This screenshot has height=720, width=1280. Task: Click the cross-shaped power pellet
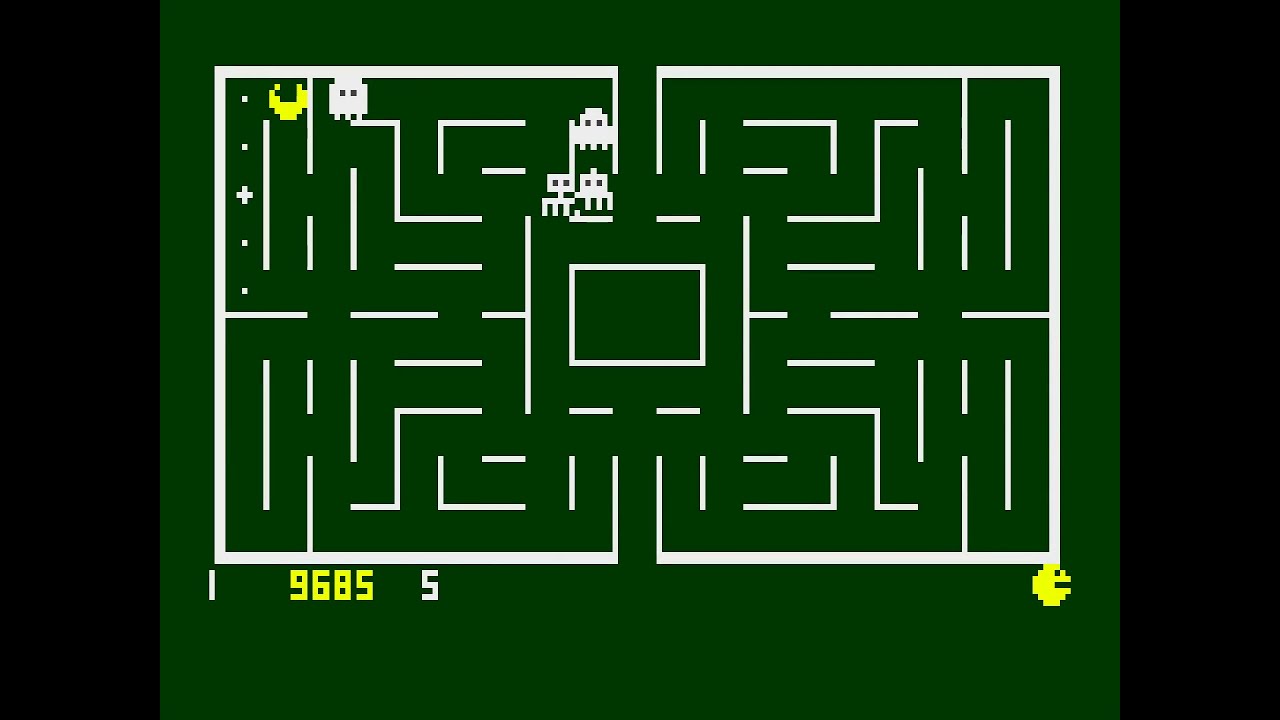click(x=243, y=195)
